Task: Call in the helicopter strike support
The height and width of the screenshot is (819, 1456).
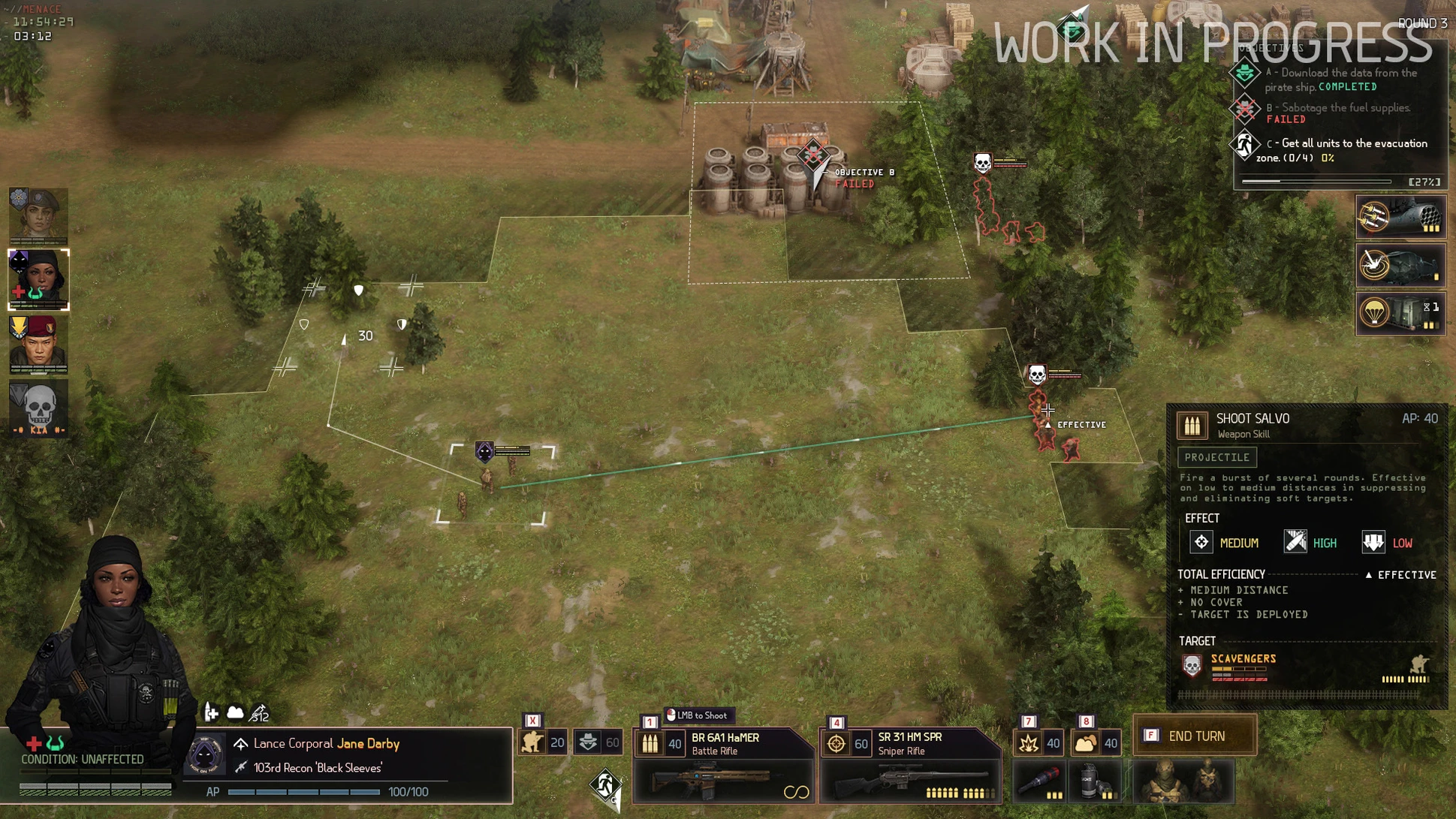Action: pyautogui.click(x=1400, y=266)
